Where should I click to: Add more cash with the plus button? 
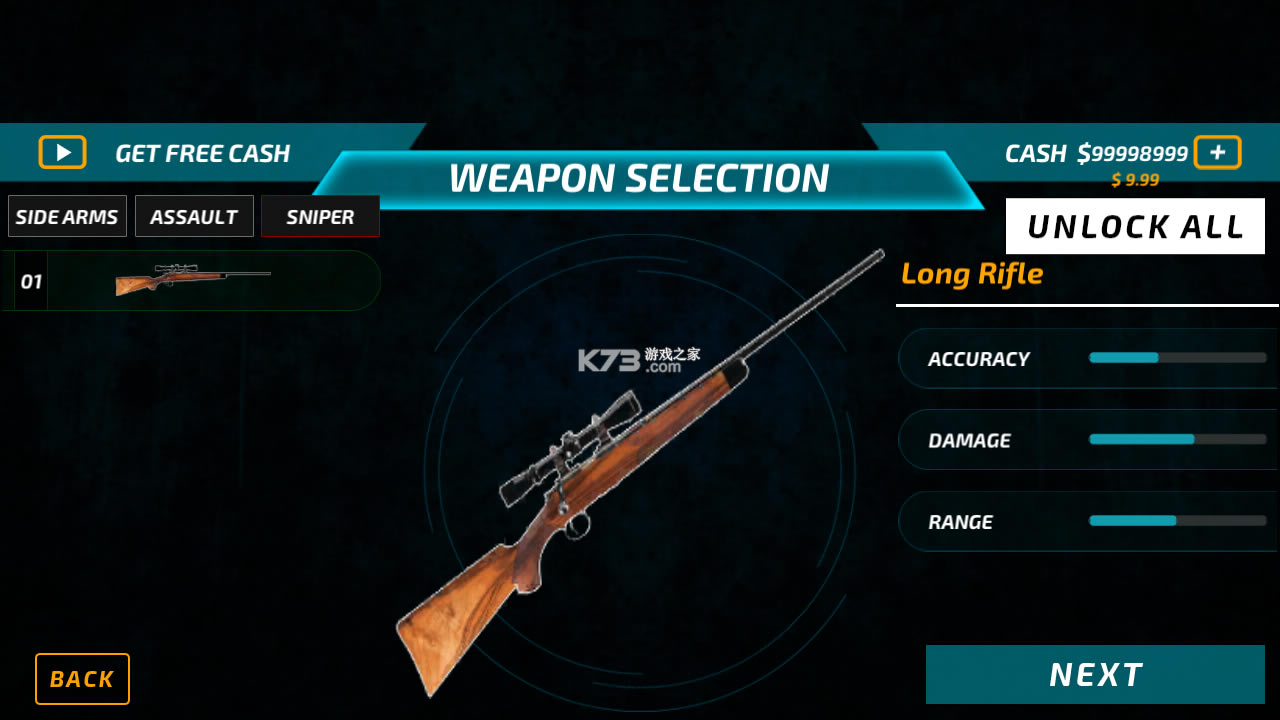(1217, 152)
